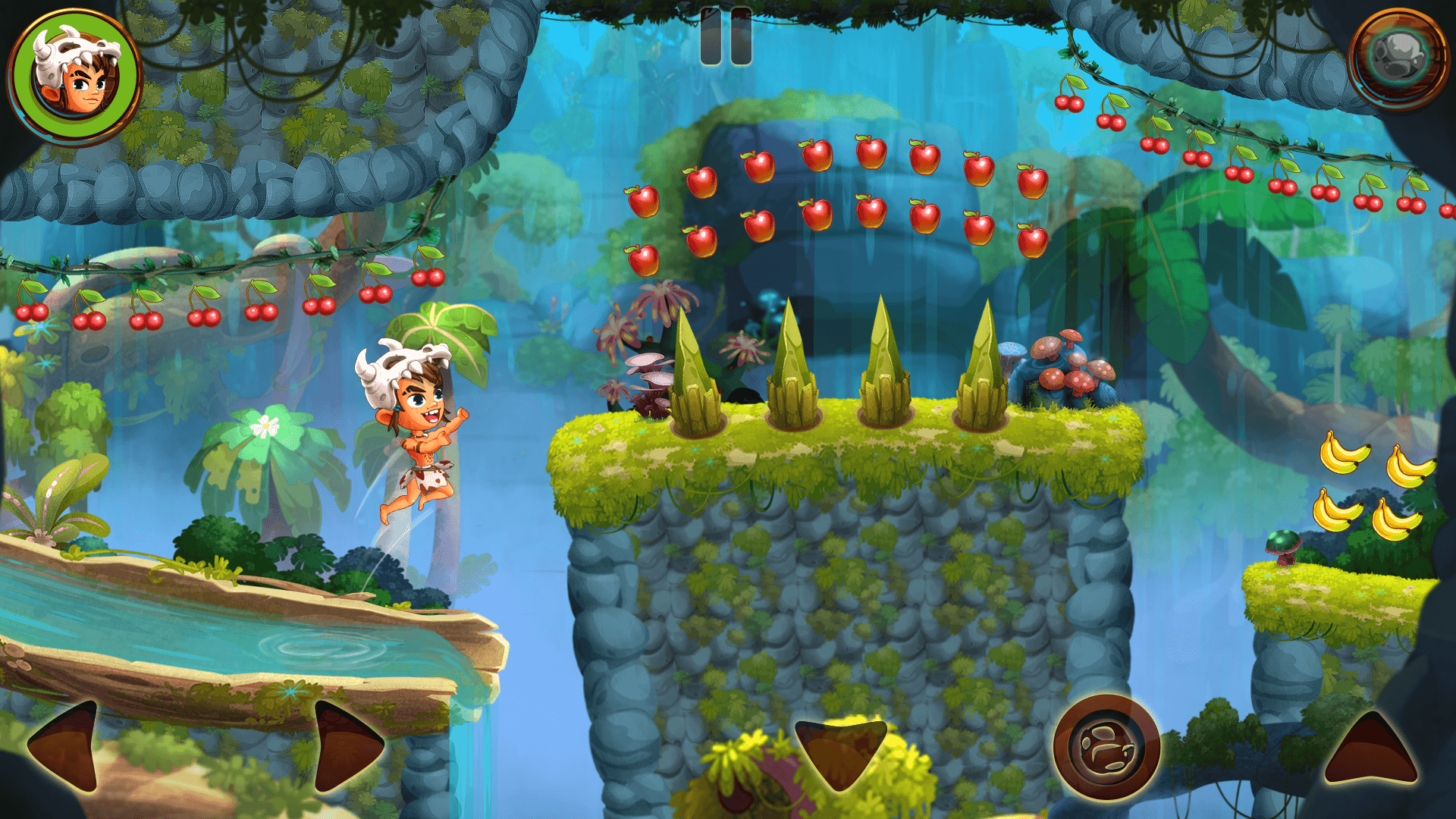Pause the game
1456x819 pixels.
pos(726,34)
